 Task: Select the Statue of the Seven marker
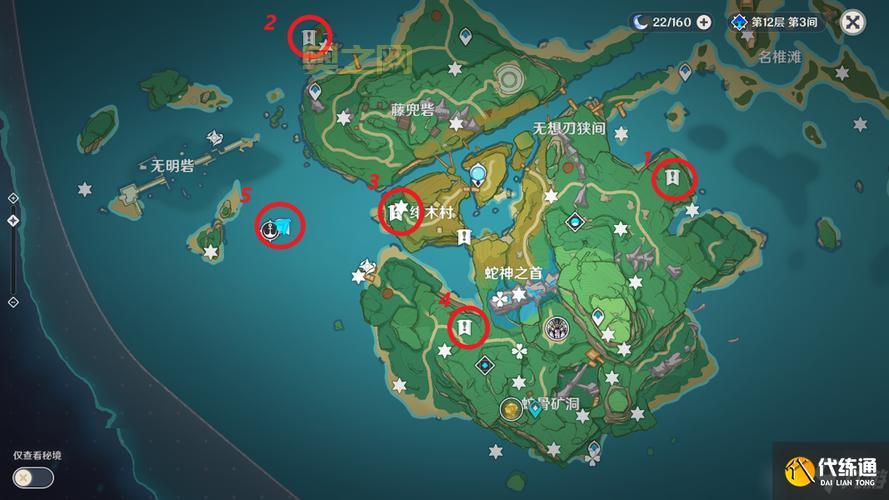[x=480, y=175]
